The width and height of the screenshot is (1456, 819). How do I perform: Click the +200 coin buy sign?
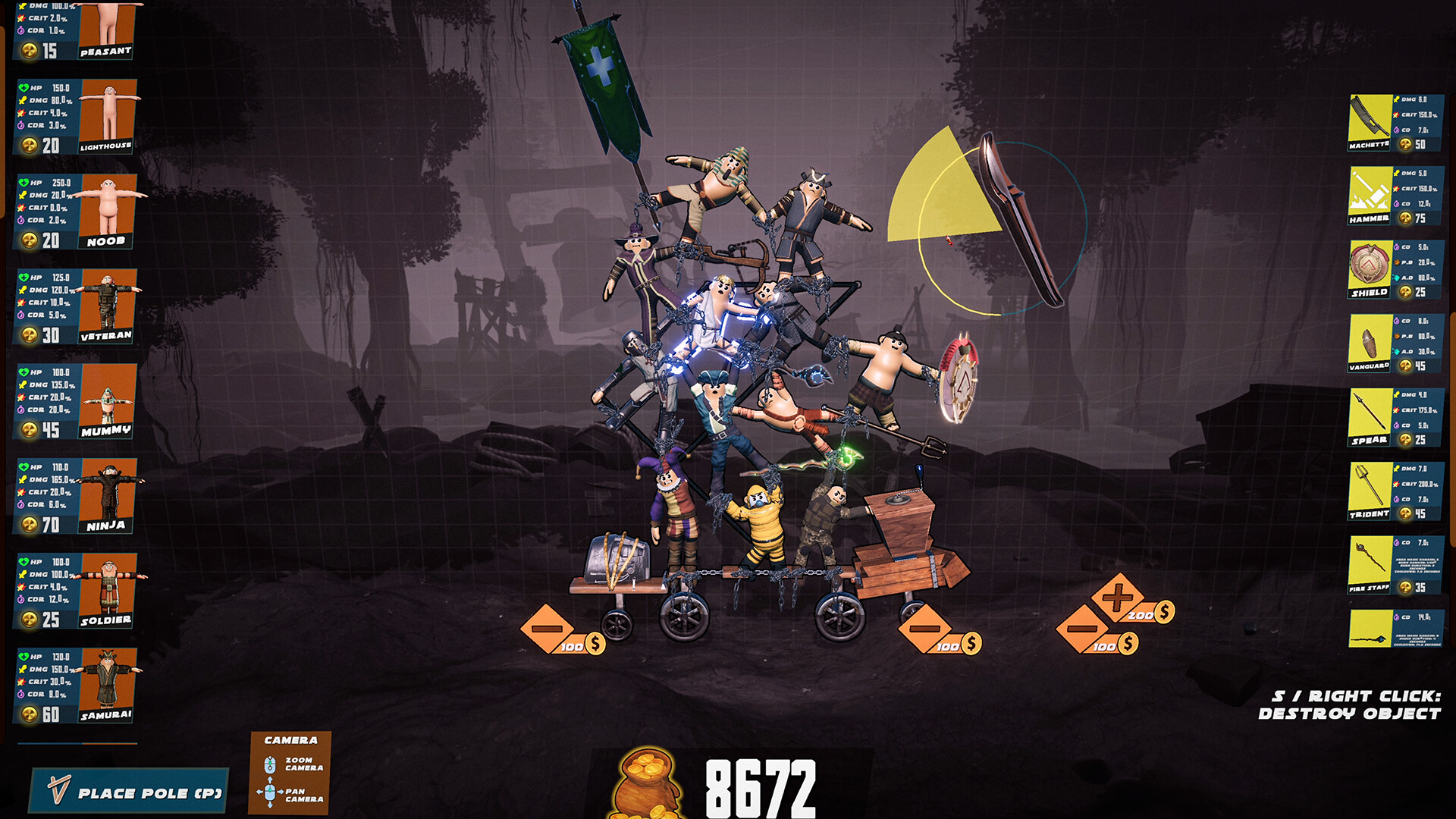(1119, 599)
